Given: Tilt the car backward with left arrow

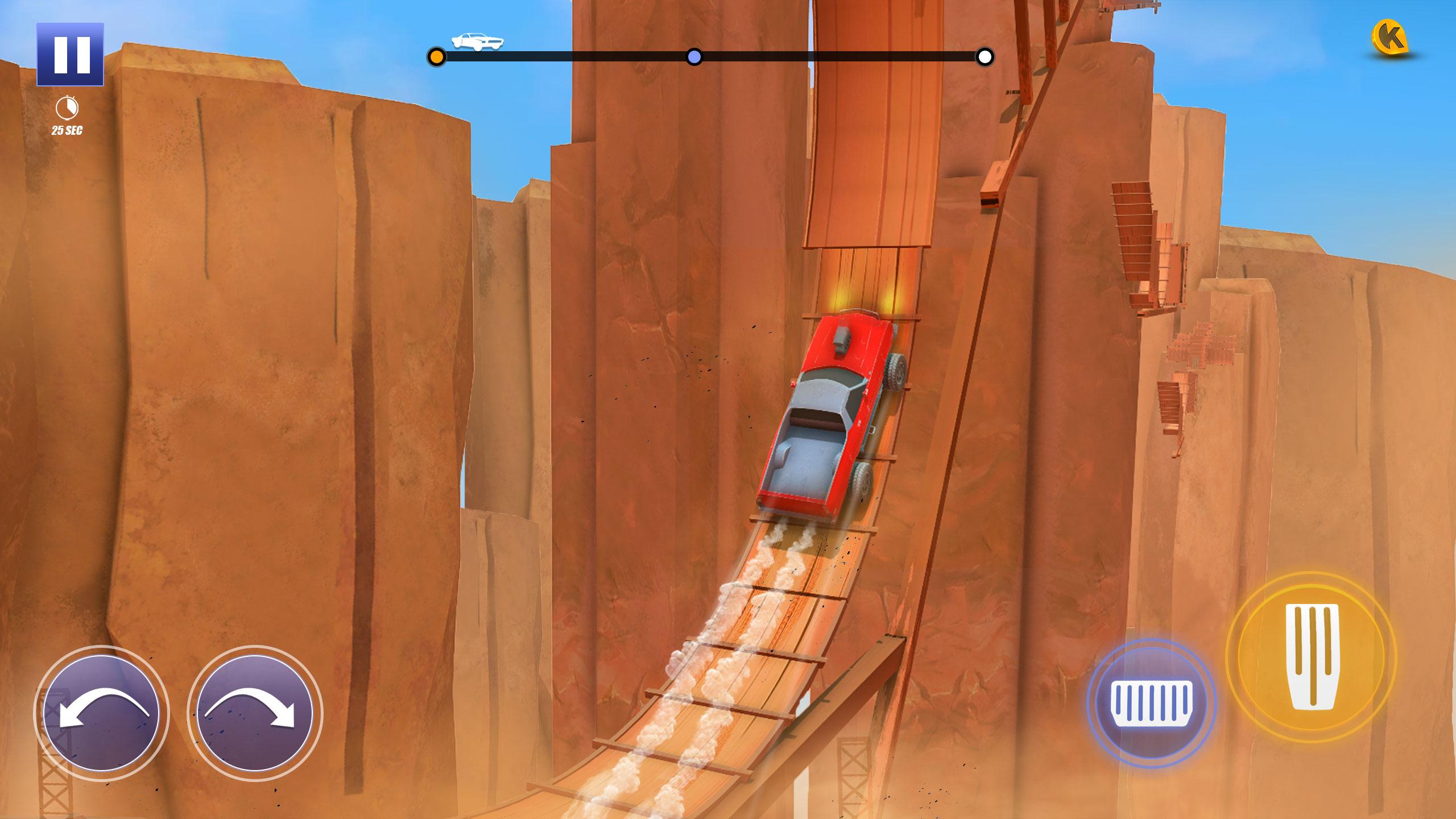Looking at the screenshot, I should click(101, 713).
